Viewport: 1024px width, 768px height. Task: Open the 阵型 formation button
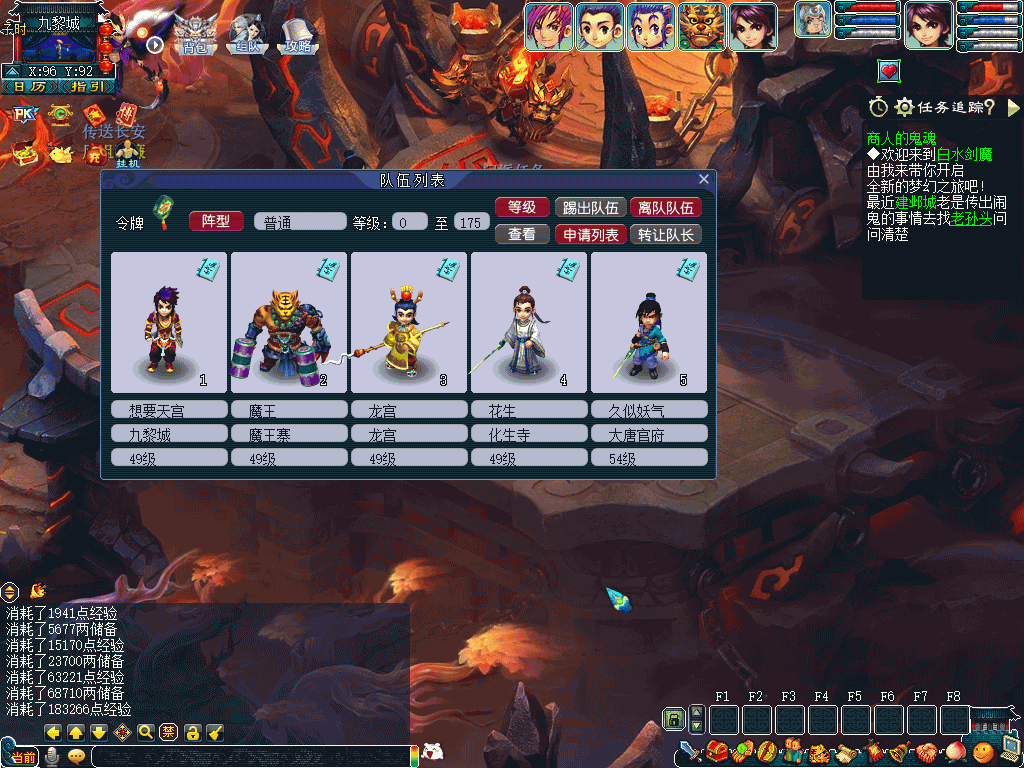click(216, 221)
